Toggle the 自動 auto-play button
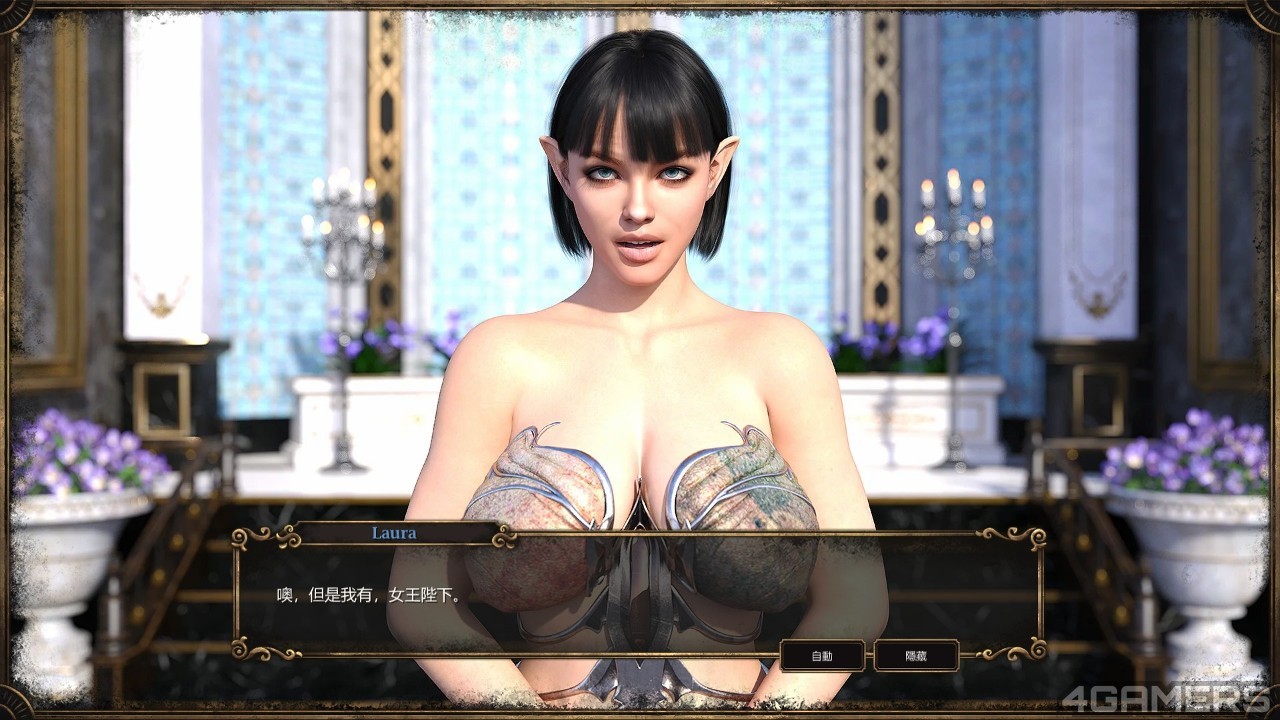1280x720 pixels. click(x=822, y=655)
